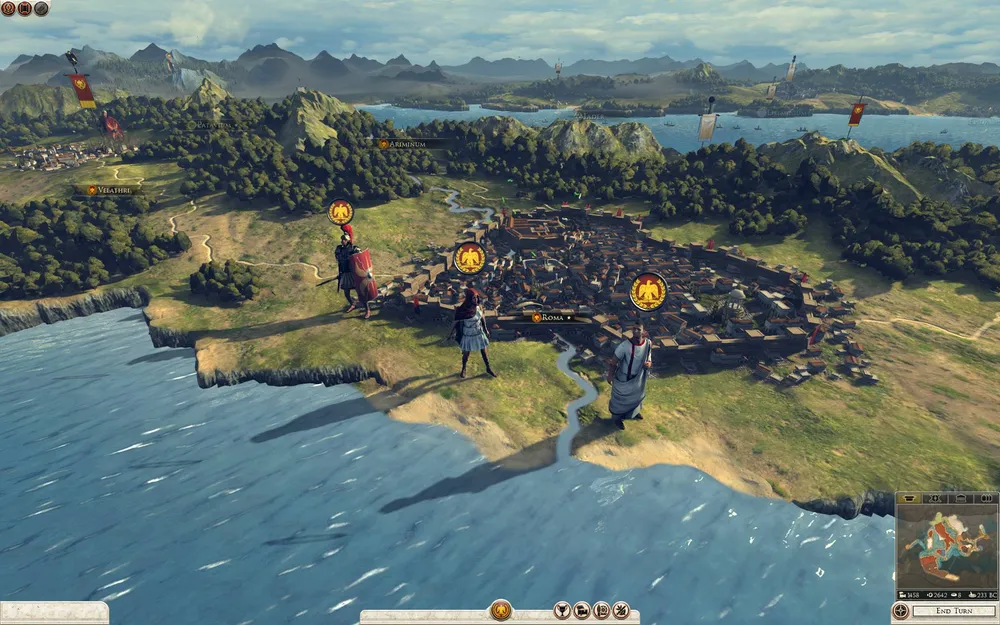Click the round compass button beside End Turn
Image resolution: width=1000 pixels, height=625 pixels.
point(900,610)
